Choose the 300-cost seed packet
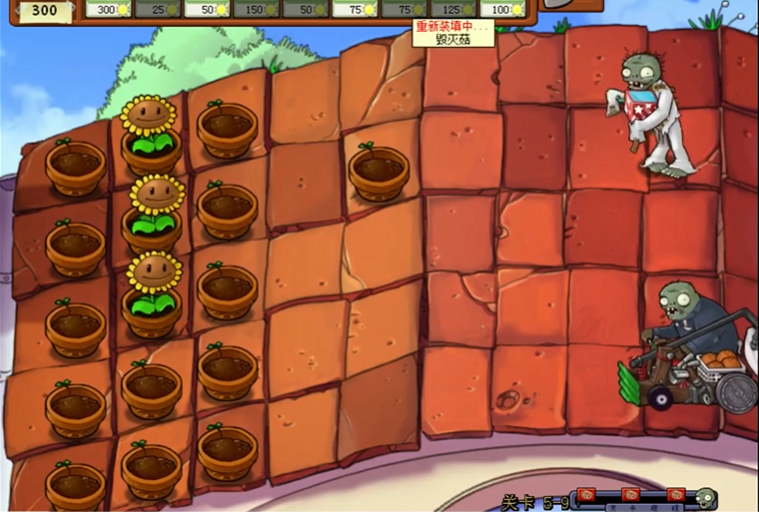Screen dimensions: 759x512 108,9
